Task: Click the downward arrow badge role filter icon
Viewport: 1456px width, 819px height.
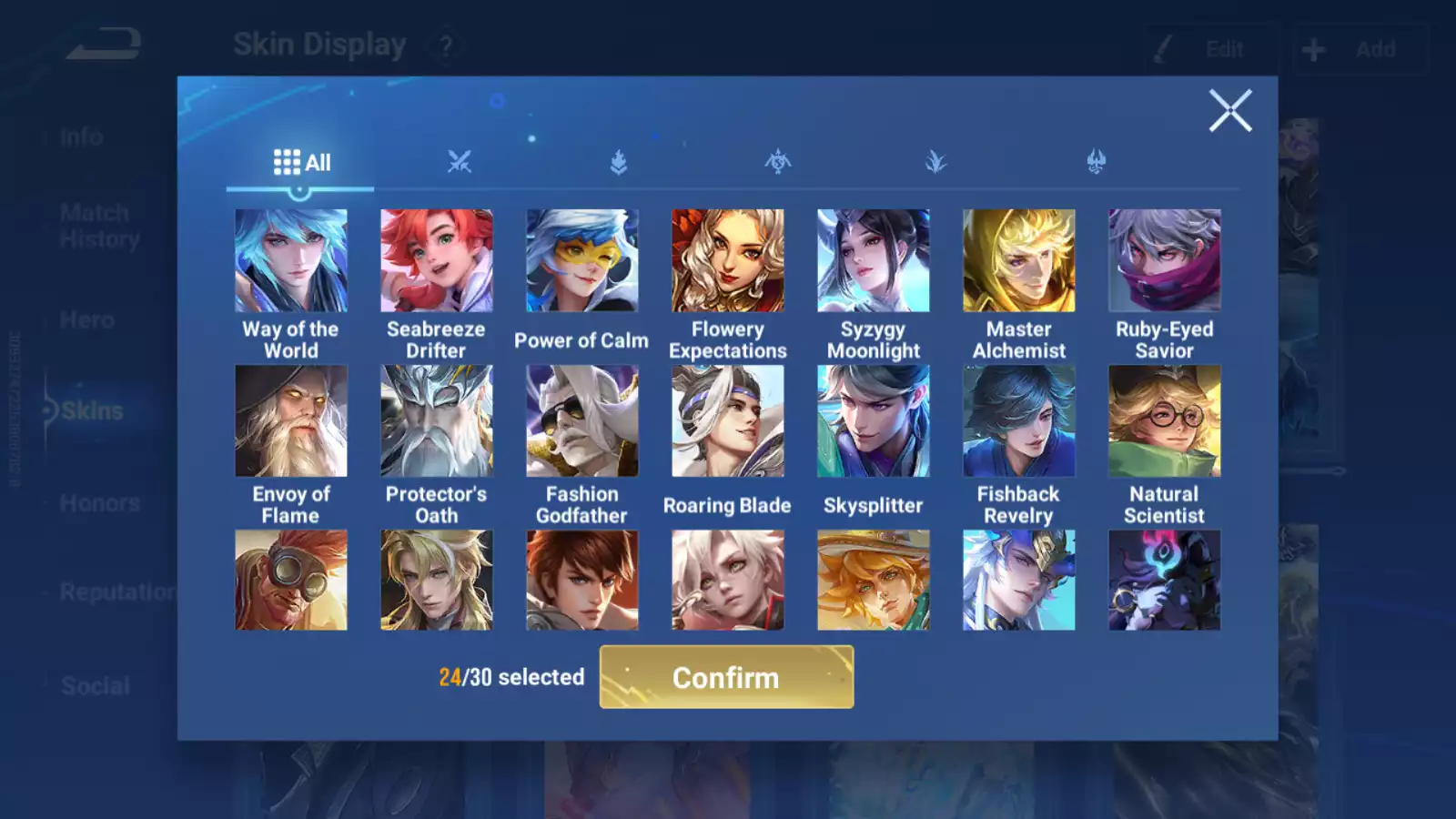Action: pyautogui.click(x=619, y=160)
